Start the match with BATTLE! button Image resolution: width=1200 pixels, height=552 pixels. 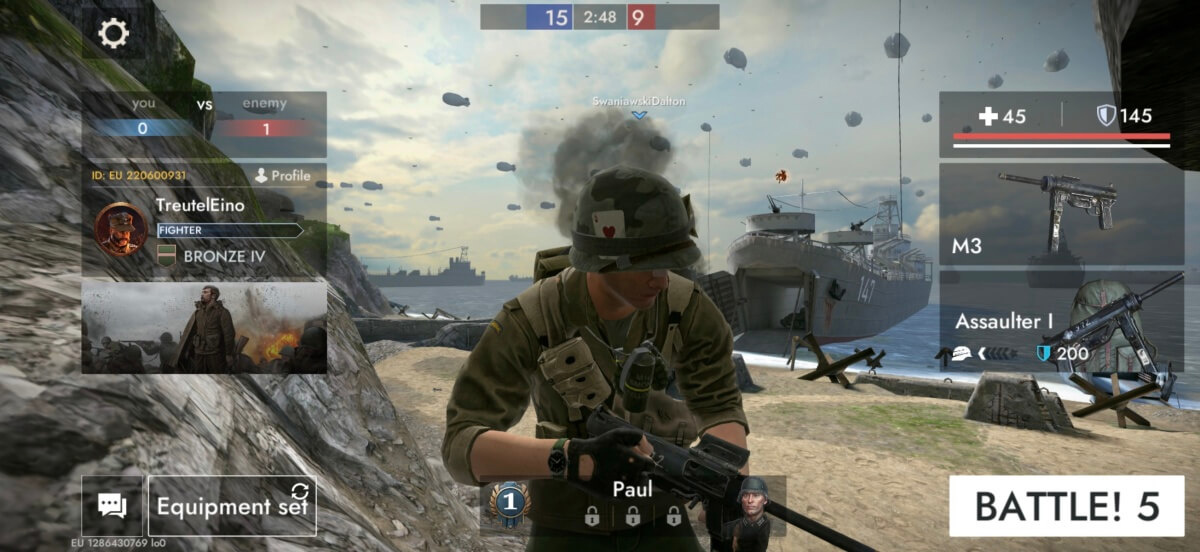[1065, 506]
